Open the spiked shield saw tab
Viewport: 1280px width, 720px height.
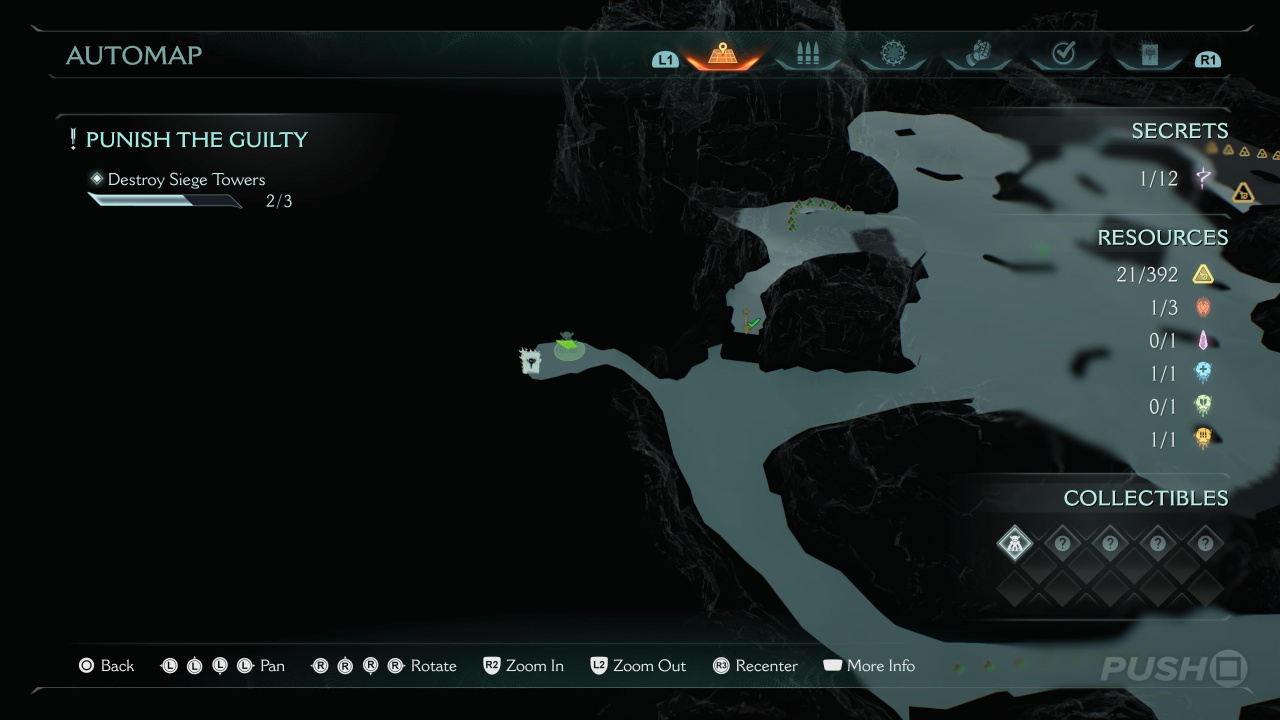point(892,55)
